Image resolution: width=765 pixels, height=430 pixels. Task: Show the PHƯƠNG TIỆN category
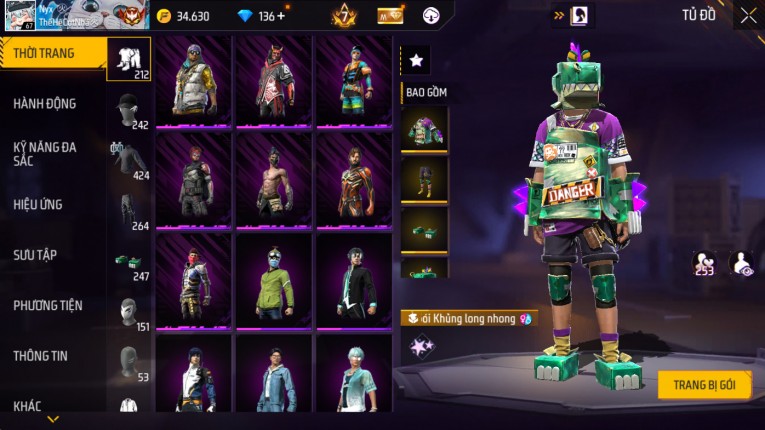pyautogui.click(x=48, y=305)
